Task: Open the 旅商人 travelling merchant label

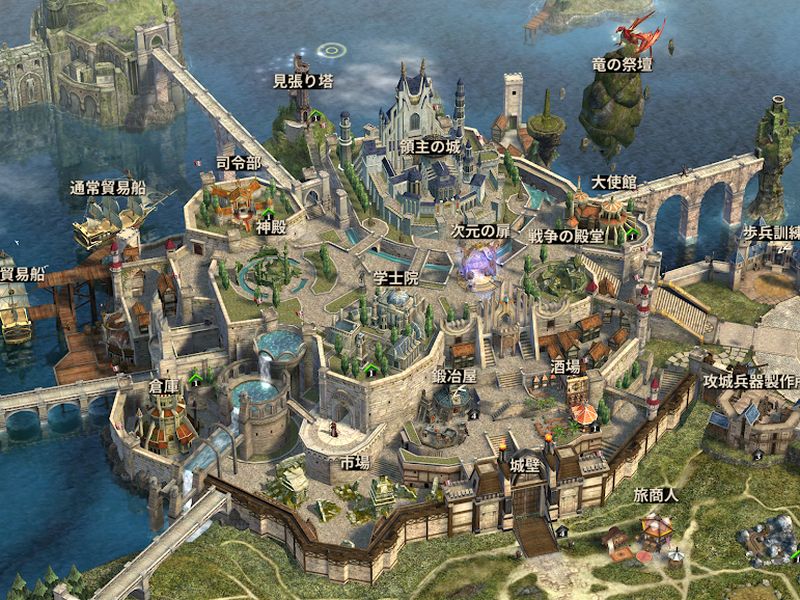Action: click(x=655, y=495)
